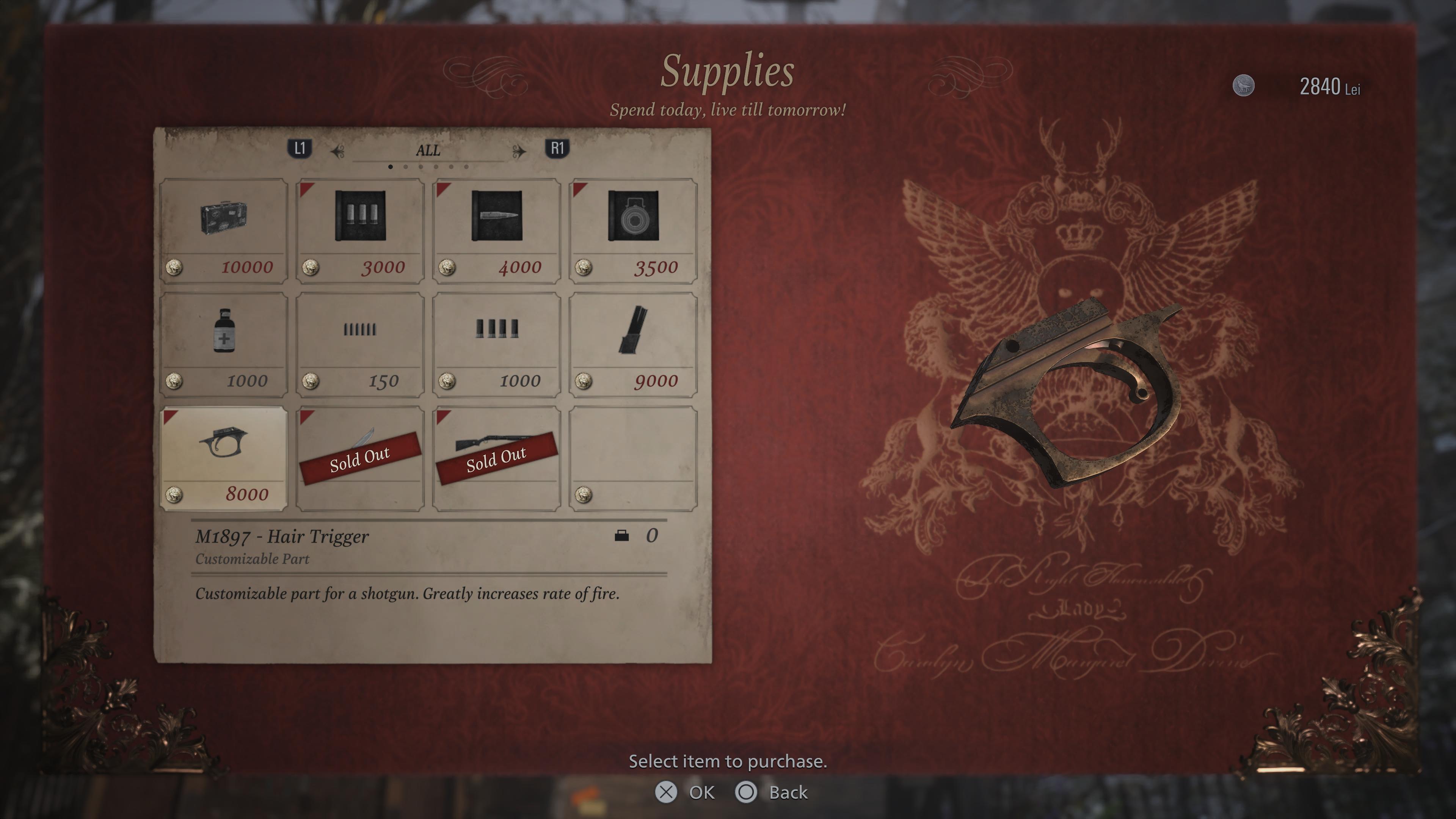Click the sold out knife slot
The height and width of the screenshot is (819, 1456).
click(360, 458)
